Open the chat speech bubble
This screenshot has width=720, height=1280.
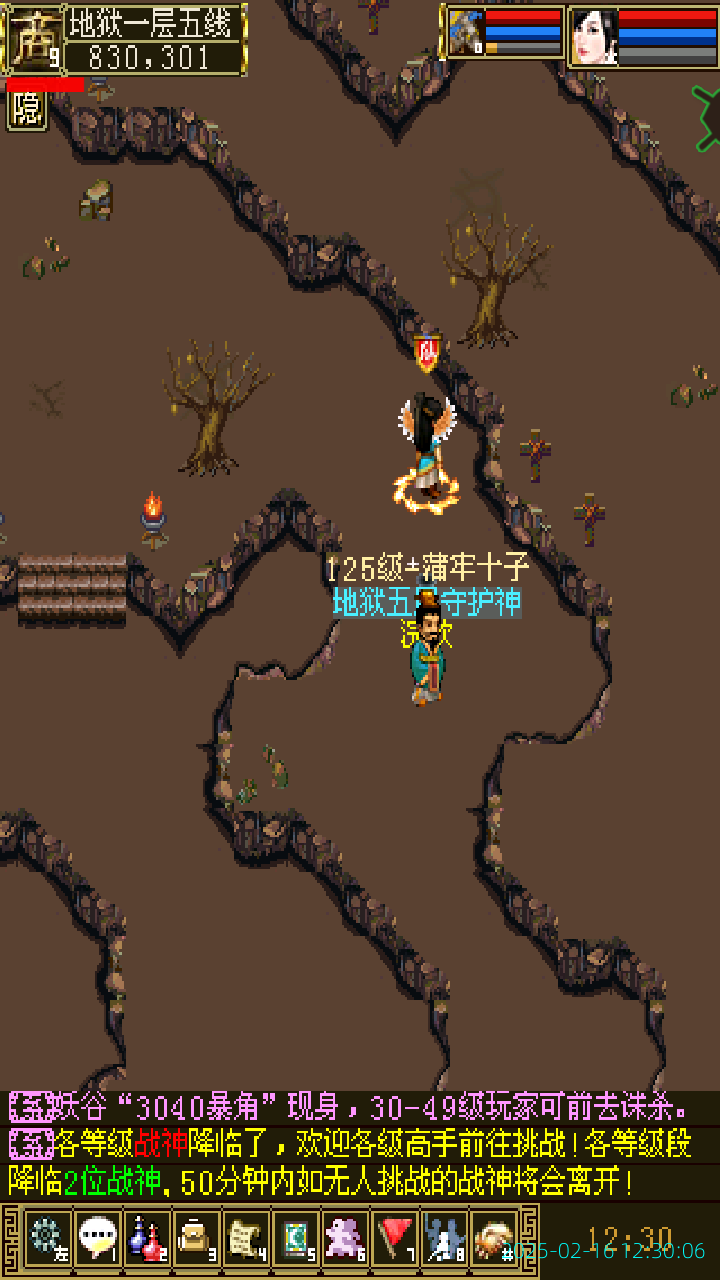[98, 1238]
